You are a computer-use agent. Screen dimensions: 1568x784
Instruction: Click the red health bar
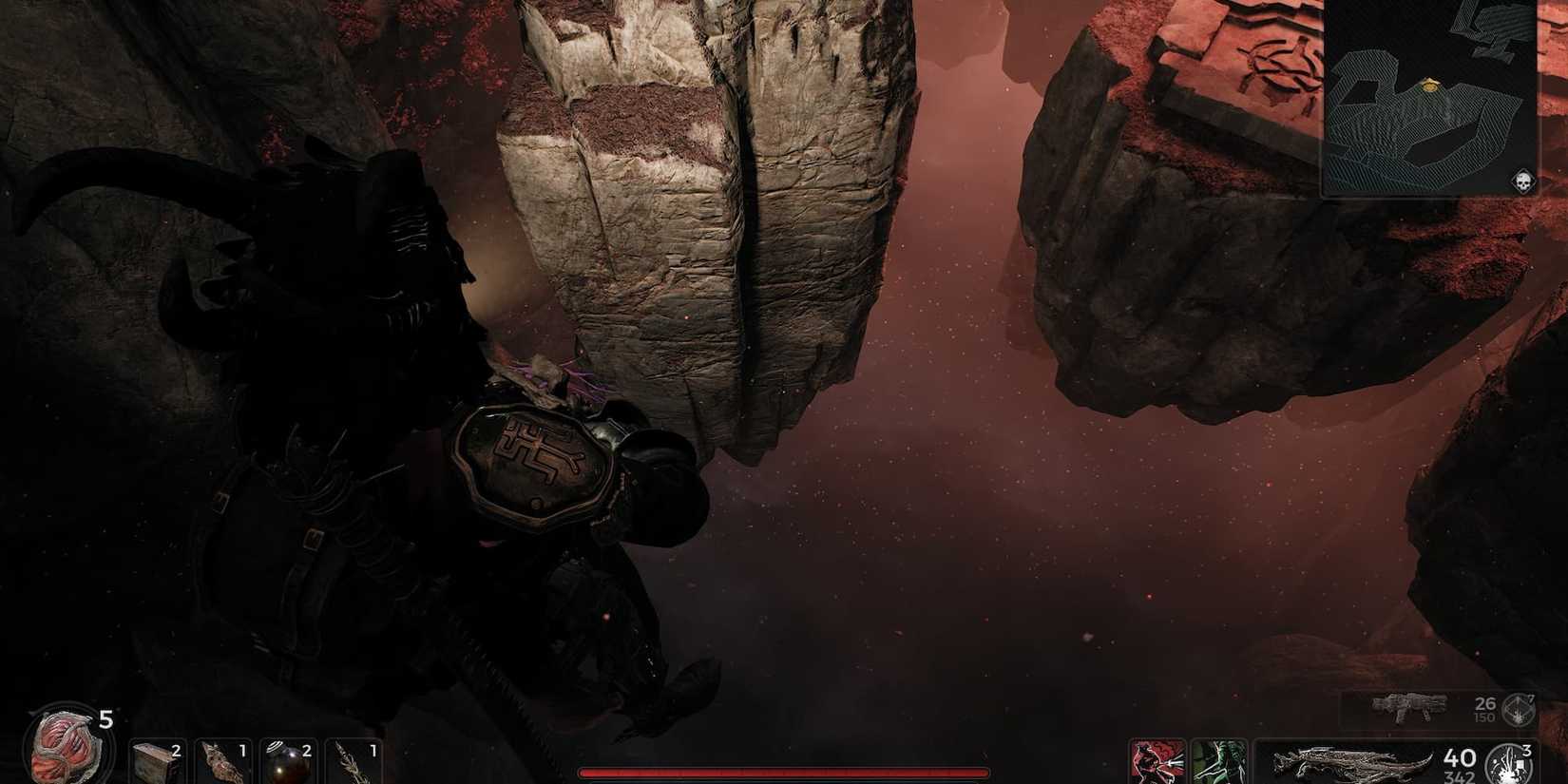pos(784,772)
